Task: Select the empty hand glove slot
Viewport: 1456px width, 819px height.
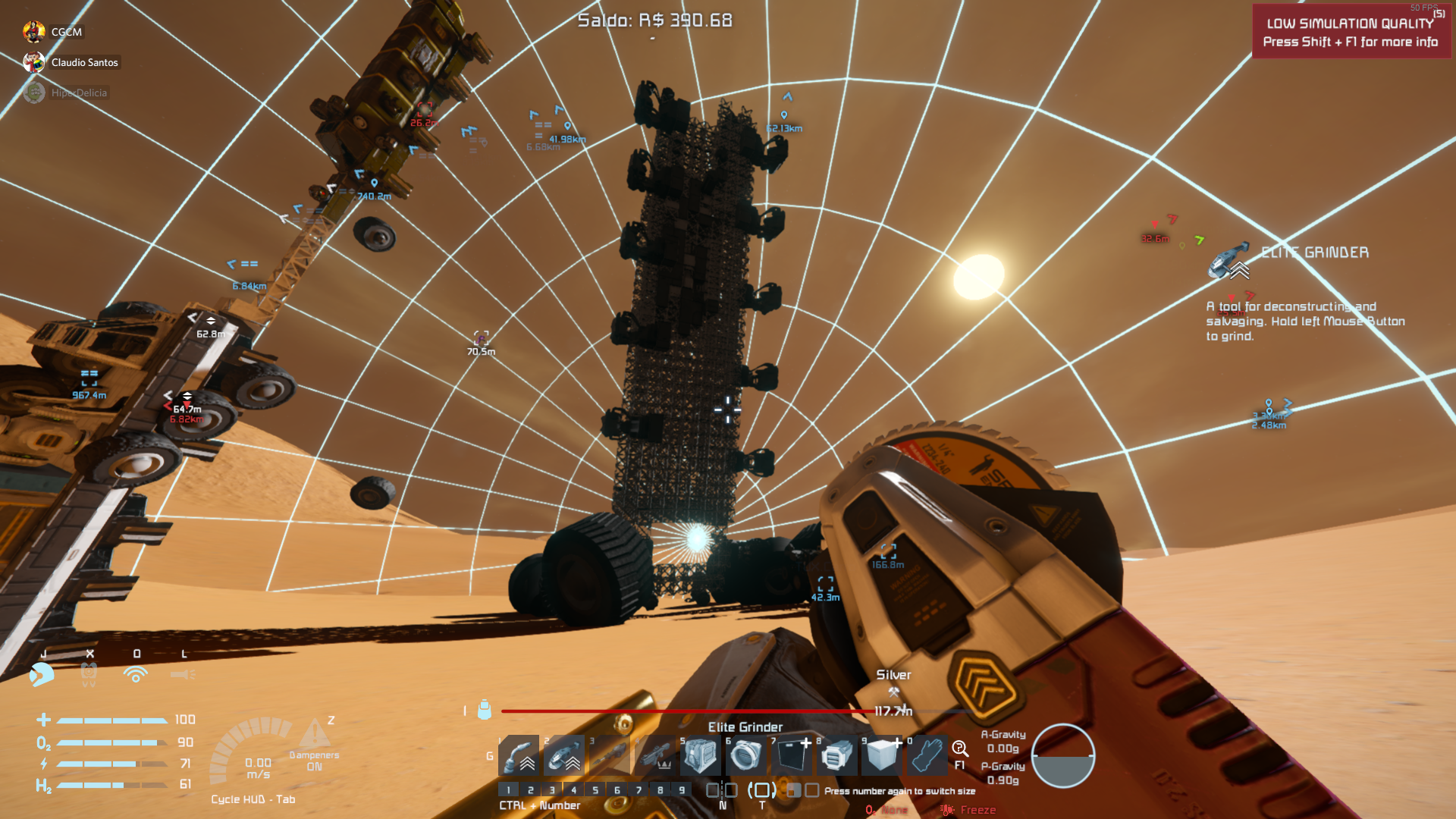Action: click(x=927, y=755)
